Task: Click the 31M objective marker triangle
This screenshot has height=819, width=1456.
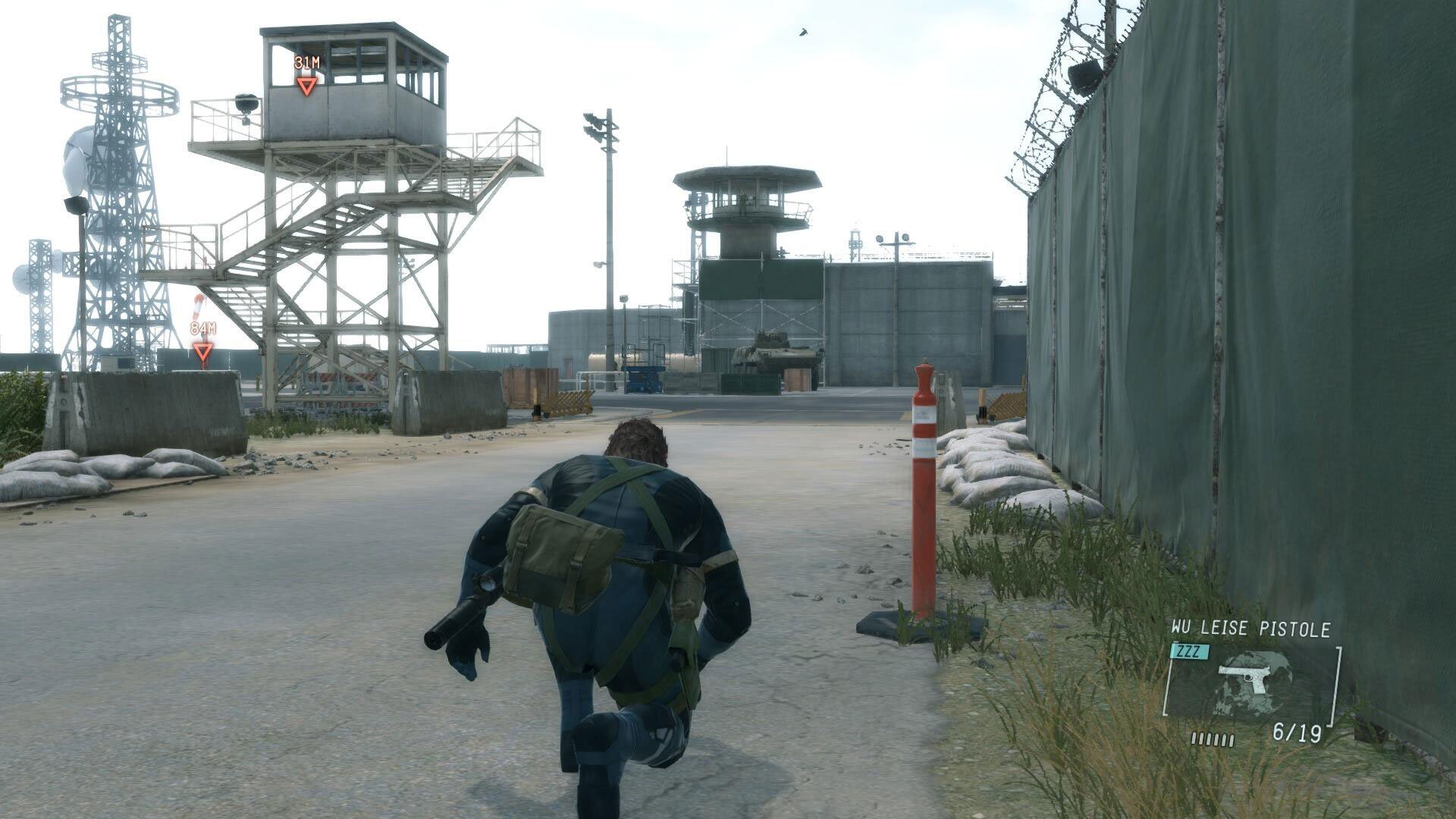Action: (x=306, y=87)
